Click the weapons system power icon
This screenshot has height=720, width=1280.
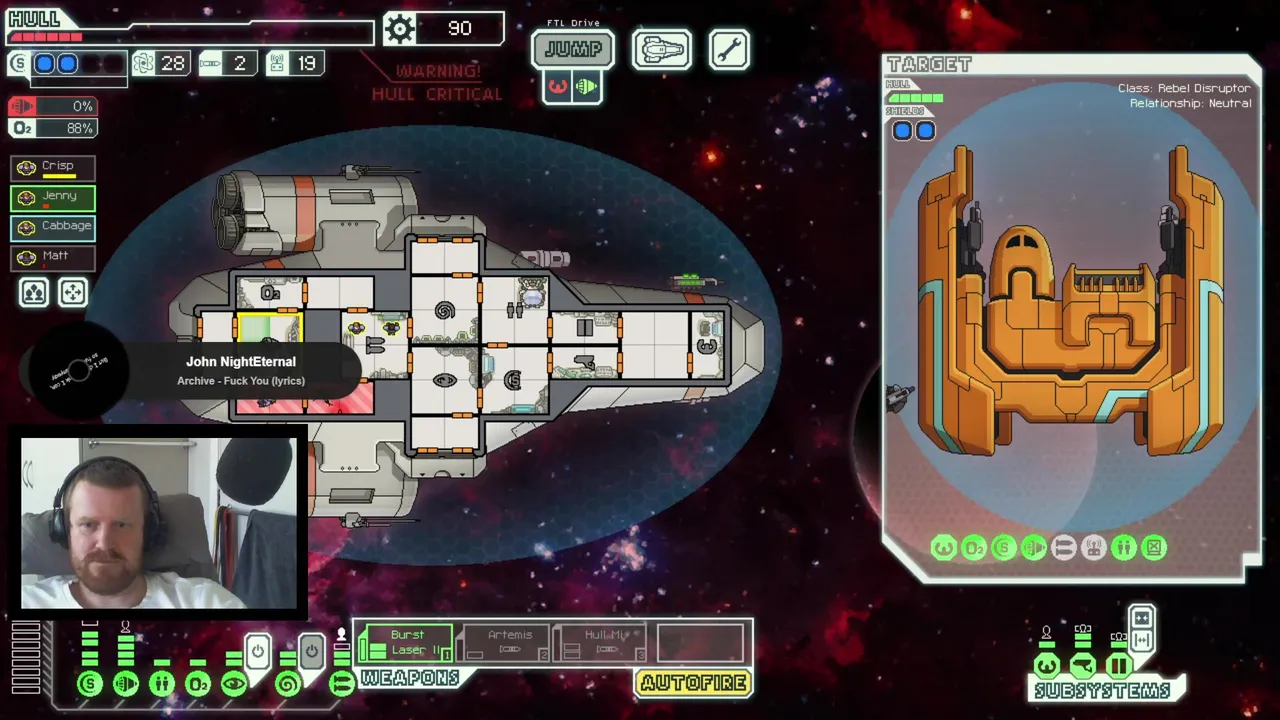coord(342,684)
